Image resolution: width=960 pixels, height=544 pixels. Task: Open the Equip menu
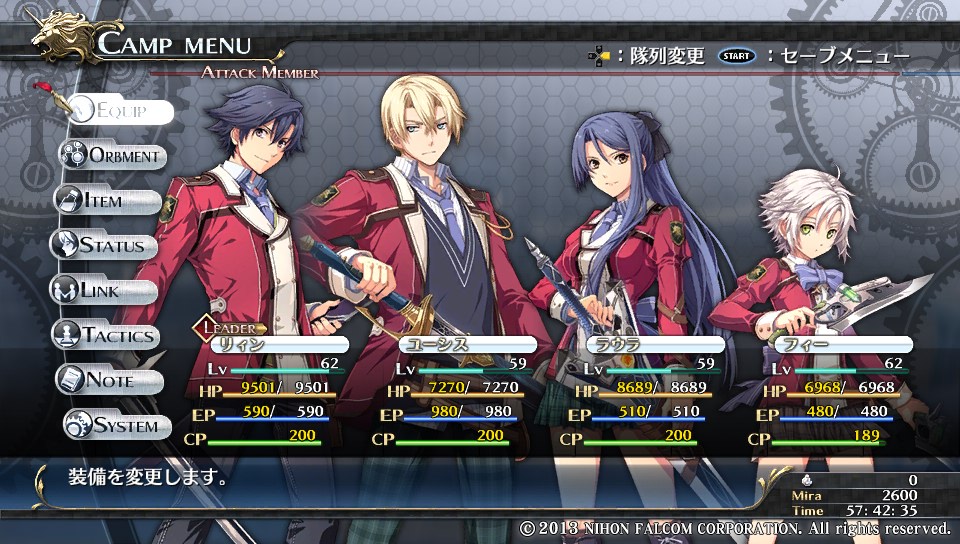(119, 110)
